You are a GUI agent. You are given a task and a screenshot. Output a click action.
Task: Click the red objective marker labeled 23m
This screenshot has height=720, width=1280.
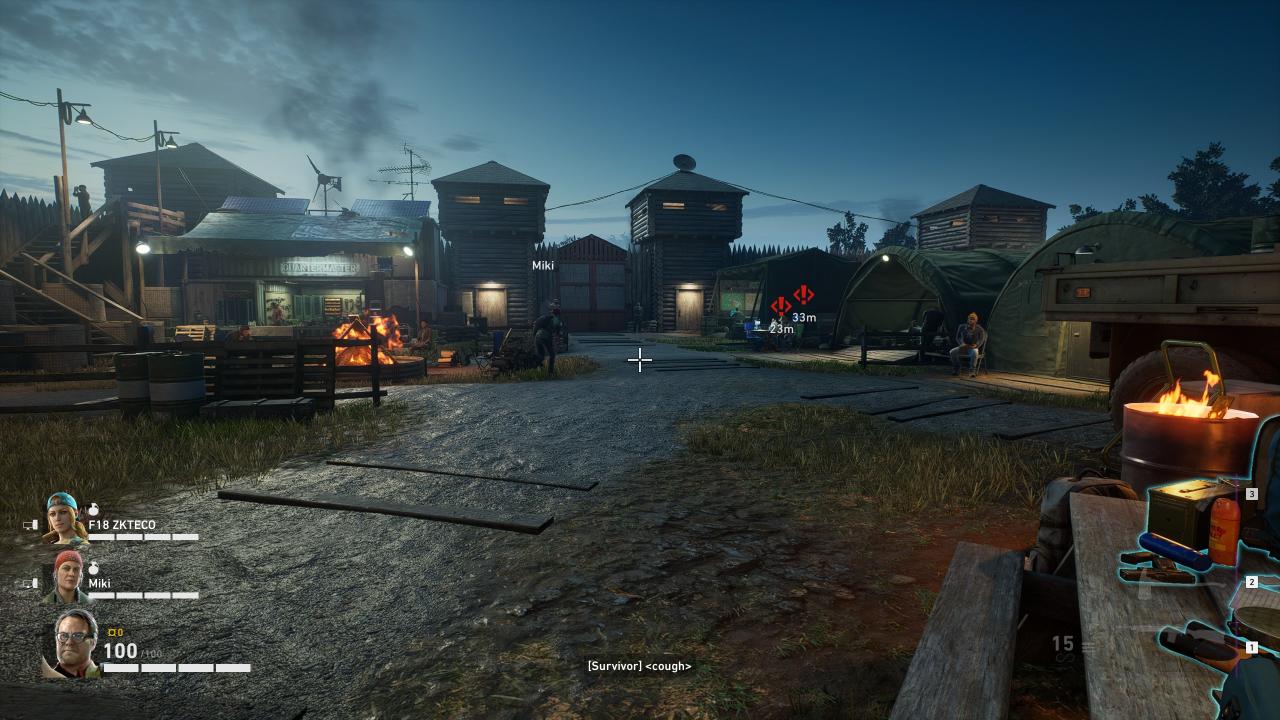[x=780, y=306]
